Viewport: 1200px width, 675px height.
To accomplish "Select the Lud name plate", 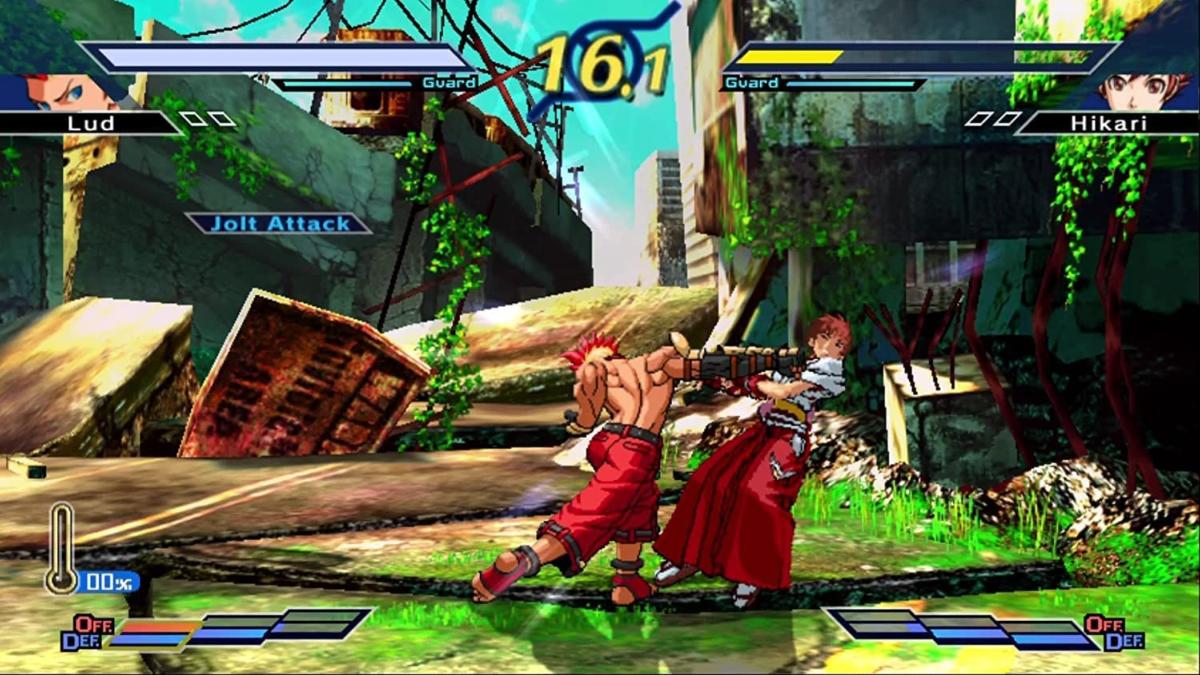I will [90, 123].
